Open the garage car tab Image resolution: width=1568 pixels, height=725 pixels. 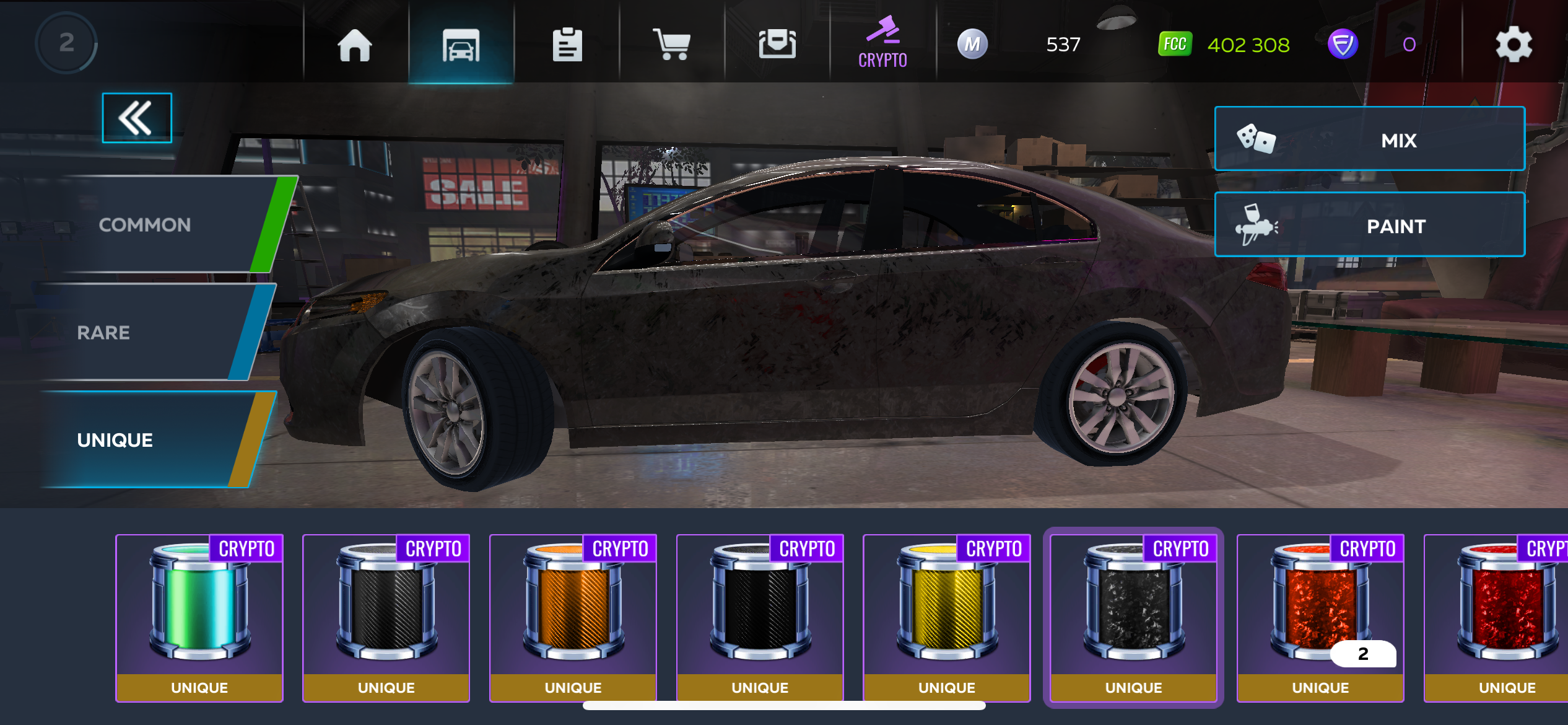(461, 45)
